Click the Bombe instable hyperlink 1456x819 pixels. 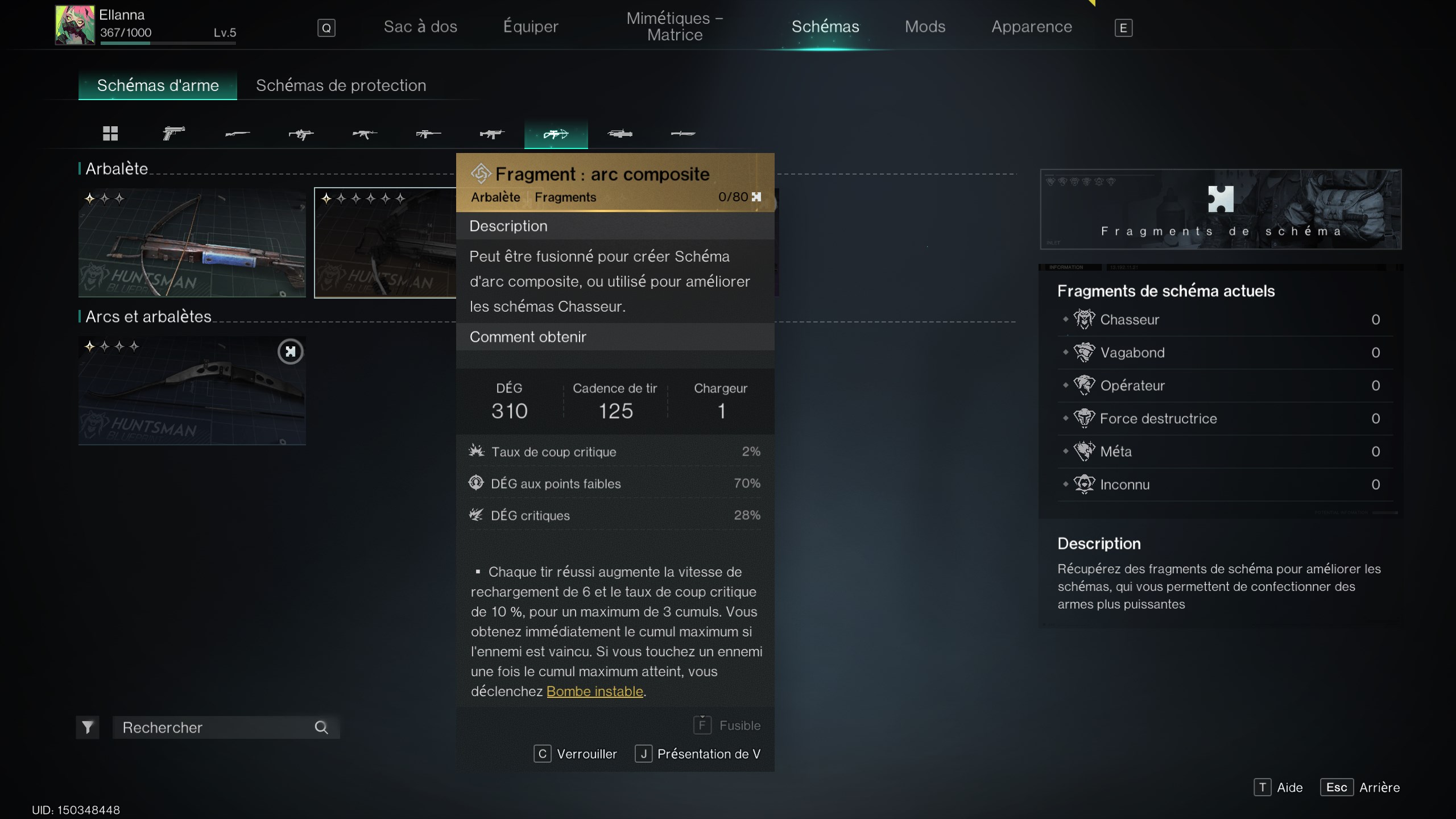pos(595,692)
